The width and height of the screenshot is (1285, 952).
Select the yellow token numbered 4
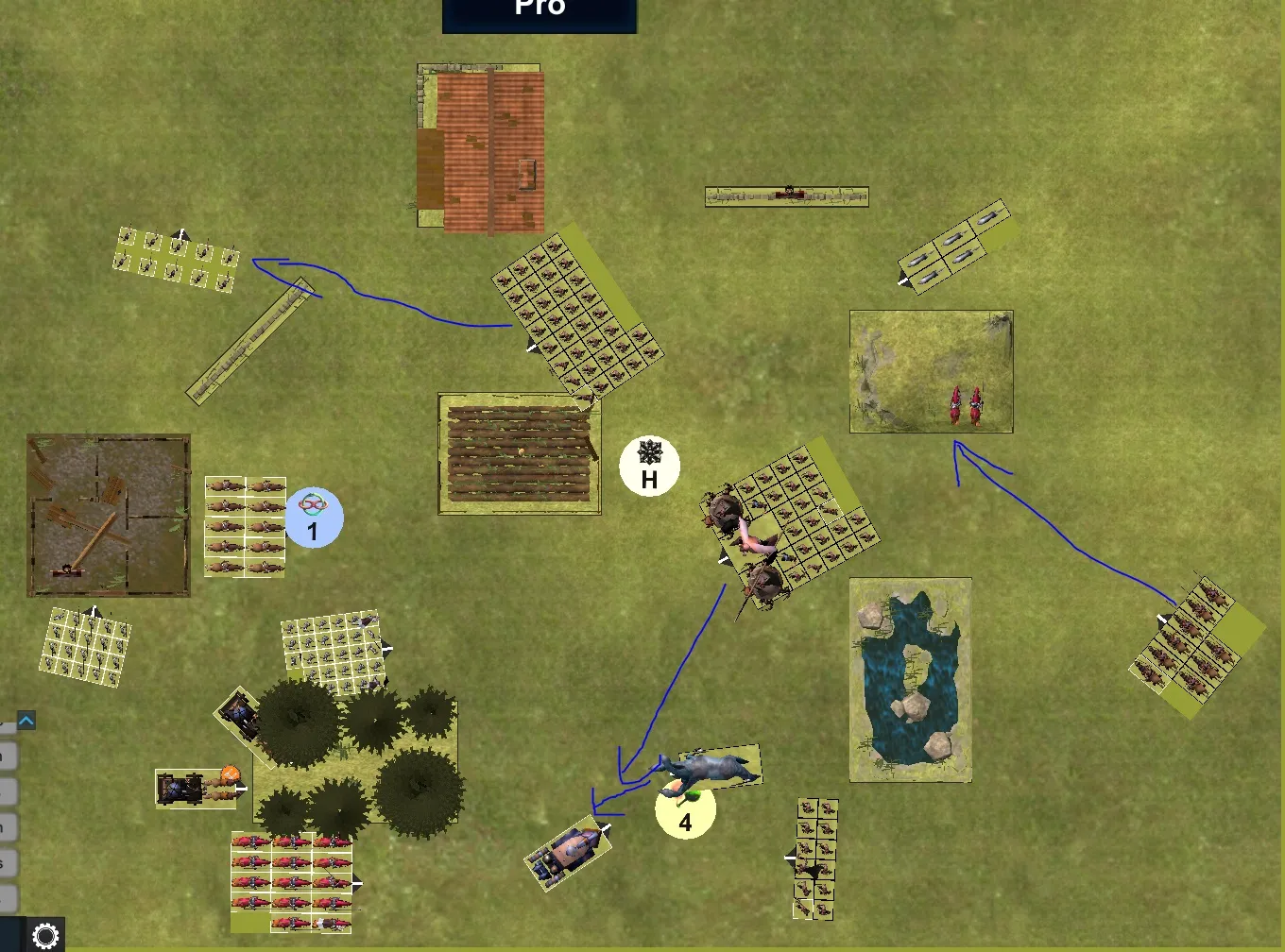coord(686,810)
